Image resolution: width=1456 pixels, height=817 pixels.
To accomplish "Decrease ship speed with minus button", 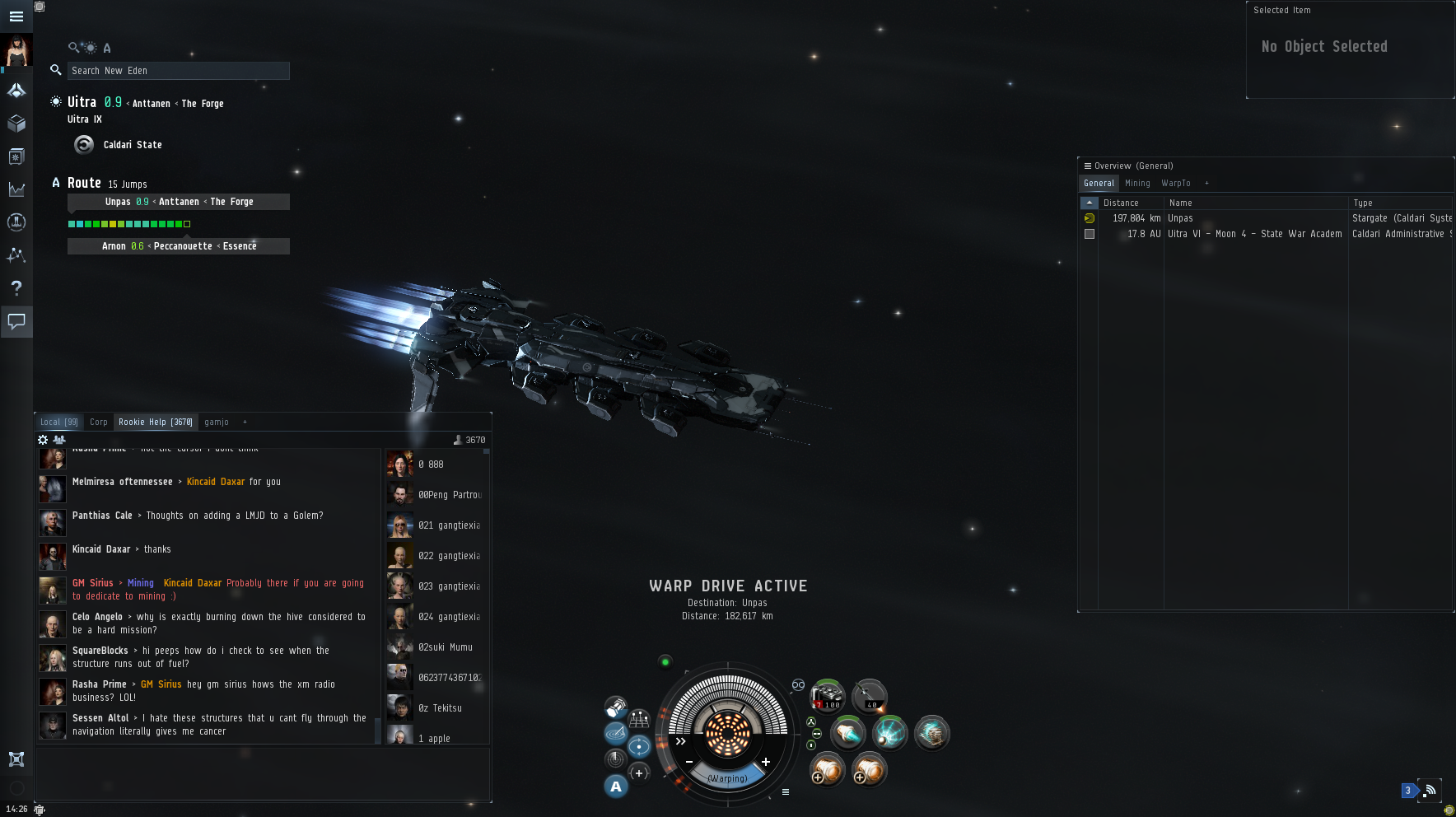I will [x=689, y=762].
